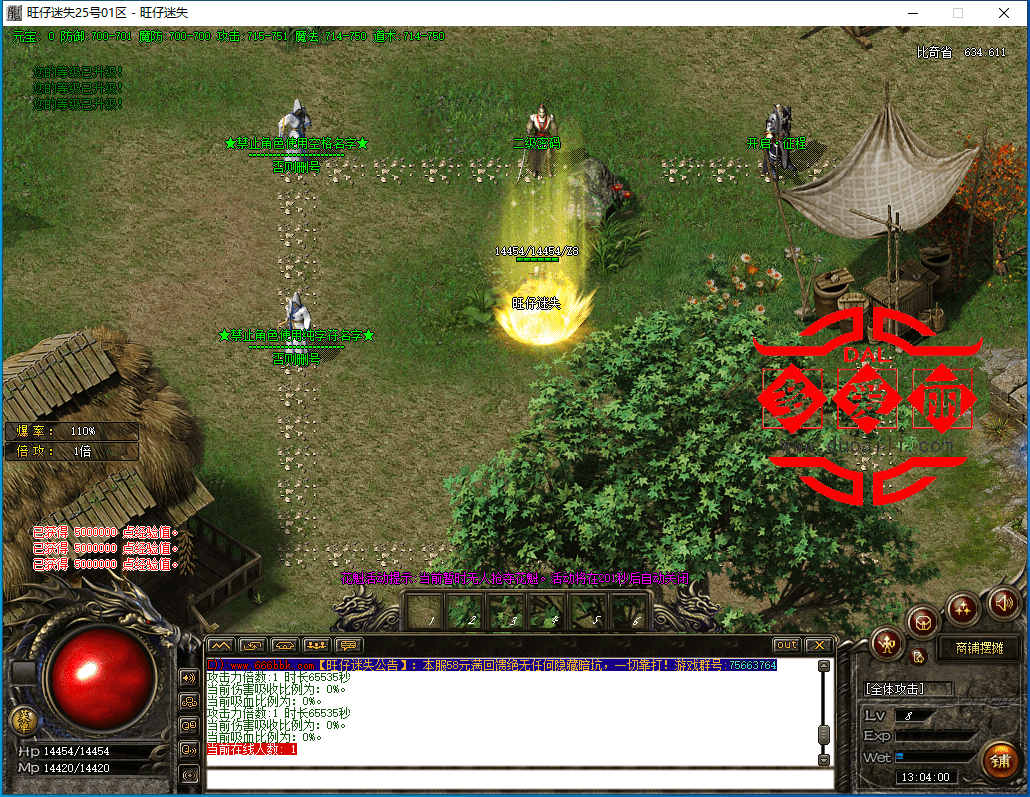This screenshot has width=1030, height=797.
Task: Open the bag inventory chest icon
Action: click(x=923, y=621)
